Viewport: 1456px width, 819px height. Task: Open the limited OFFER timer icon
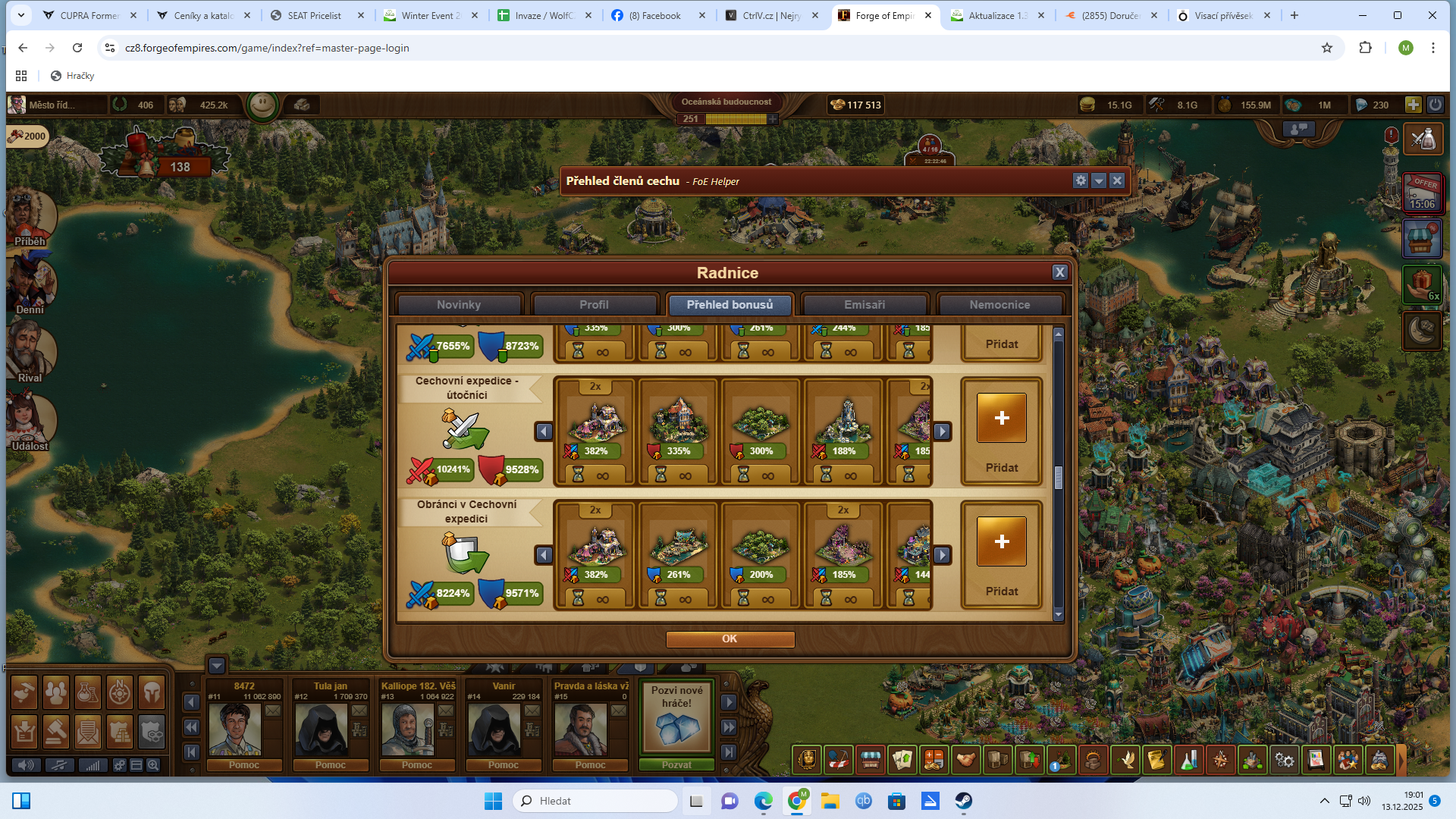(1422, 193)
